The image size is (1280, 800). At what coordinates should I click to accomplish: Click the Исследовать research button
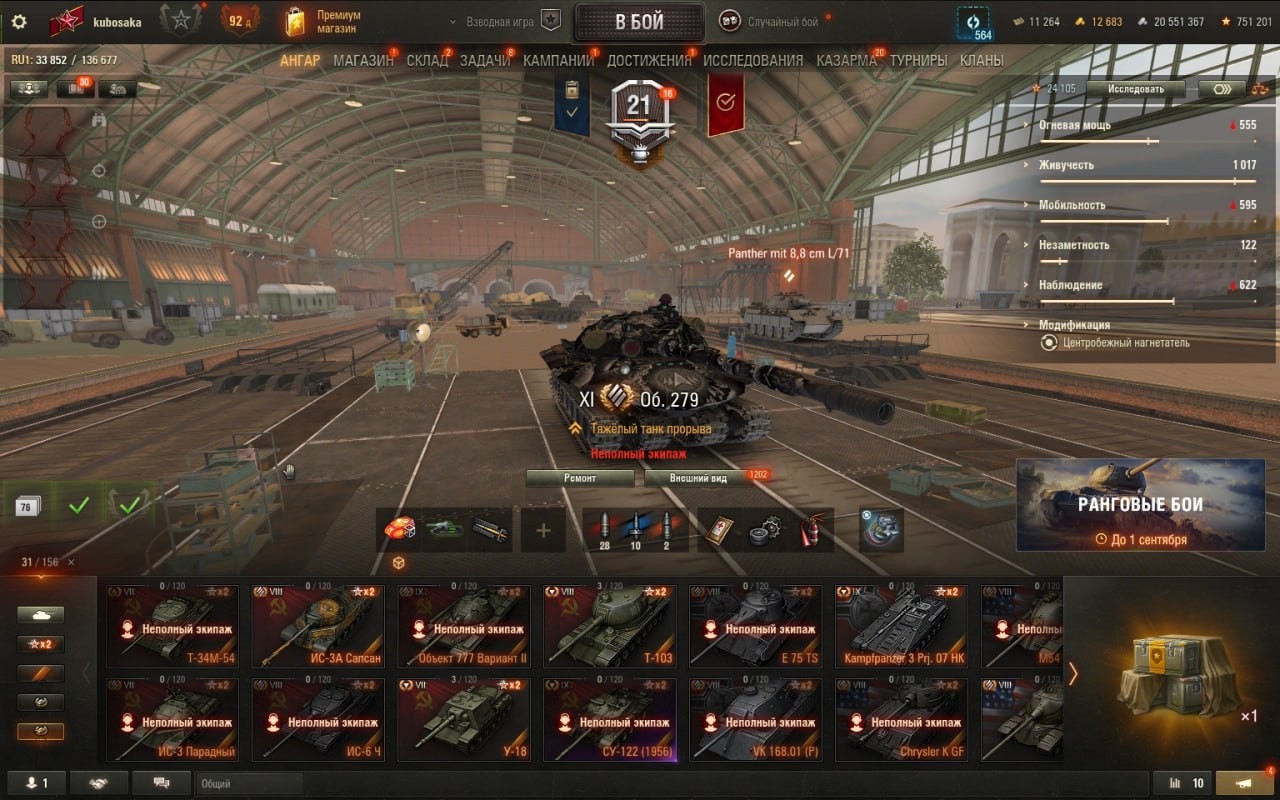[1135, 89]
